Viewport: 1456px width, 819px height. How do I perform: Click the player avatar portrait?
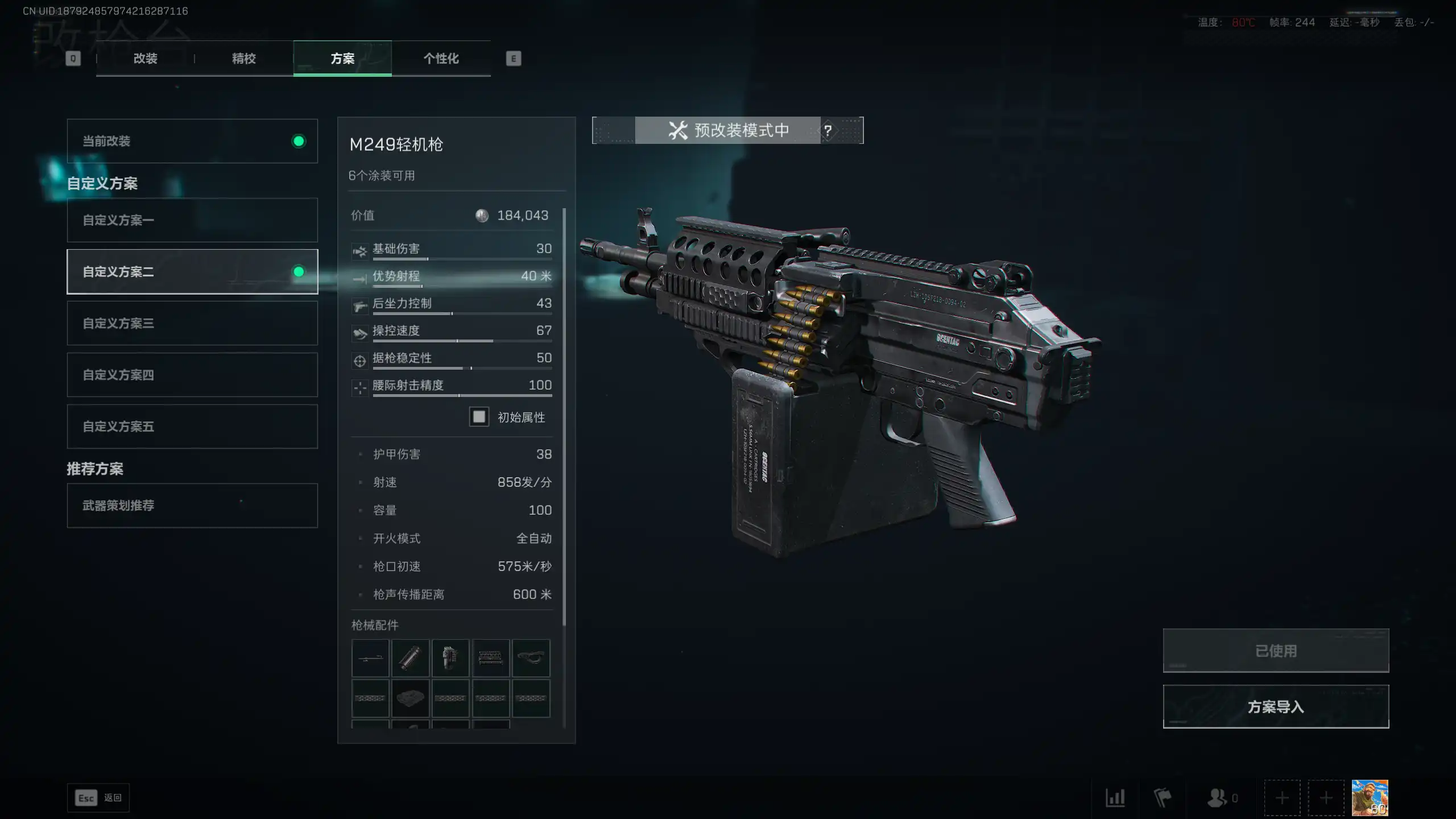(1370, 798)
